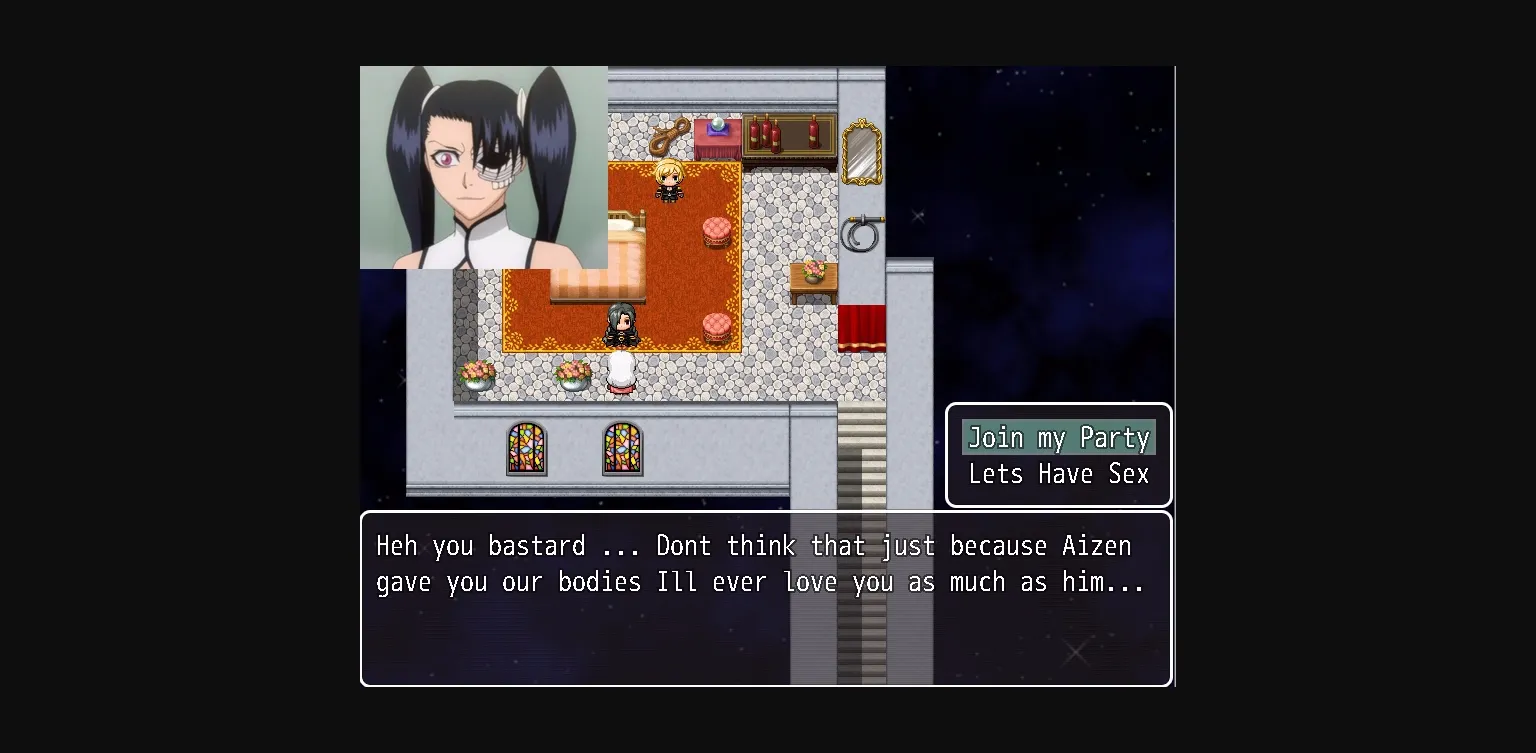Select the red pin cushion stool
This screenshot has height=753, width=1536.
point(714,230)
